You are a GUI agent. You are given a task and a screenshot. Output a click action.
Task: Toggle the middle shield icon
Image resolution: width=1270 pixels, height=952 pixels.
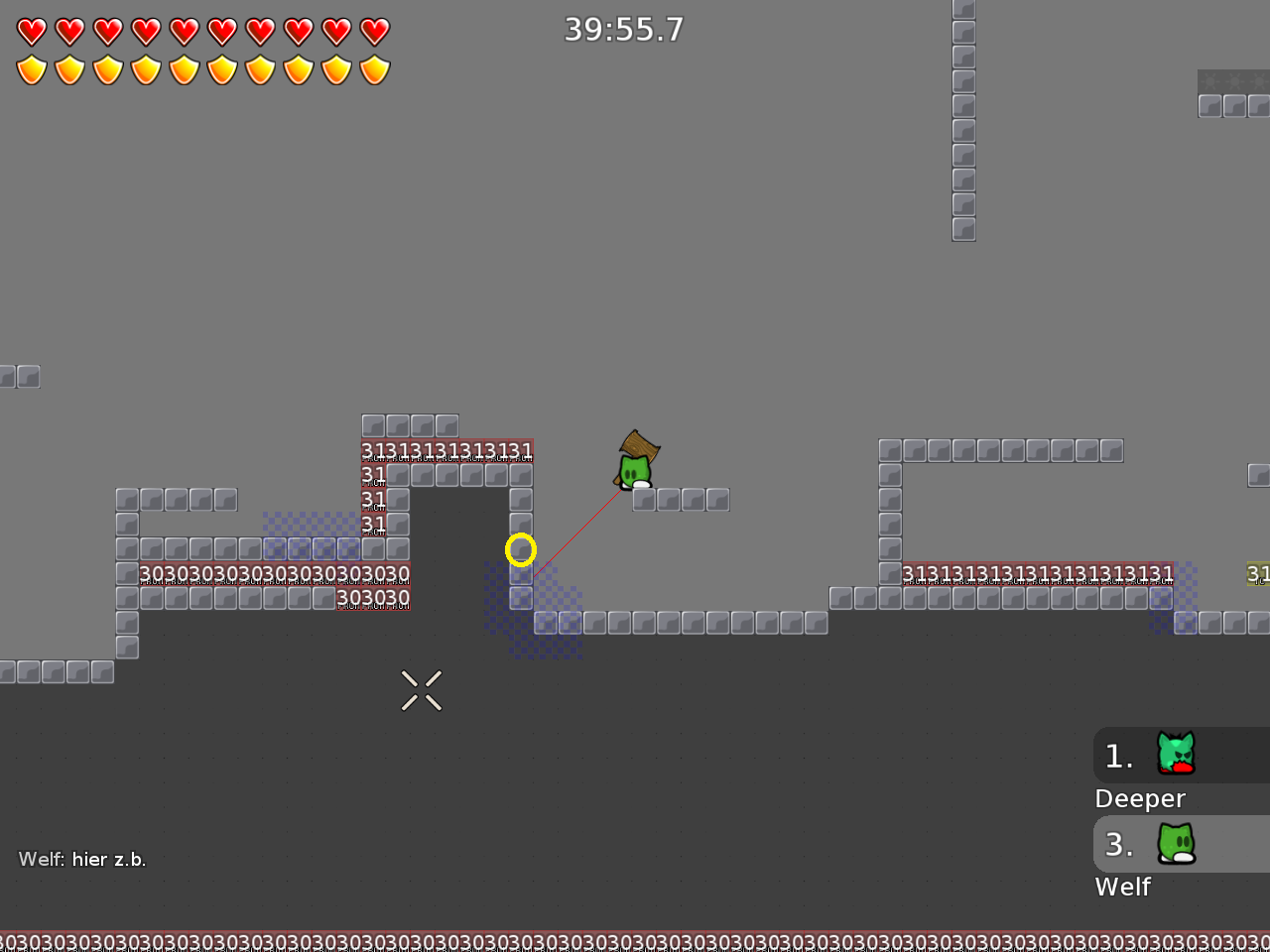(x=185, y=69)
